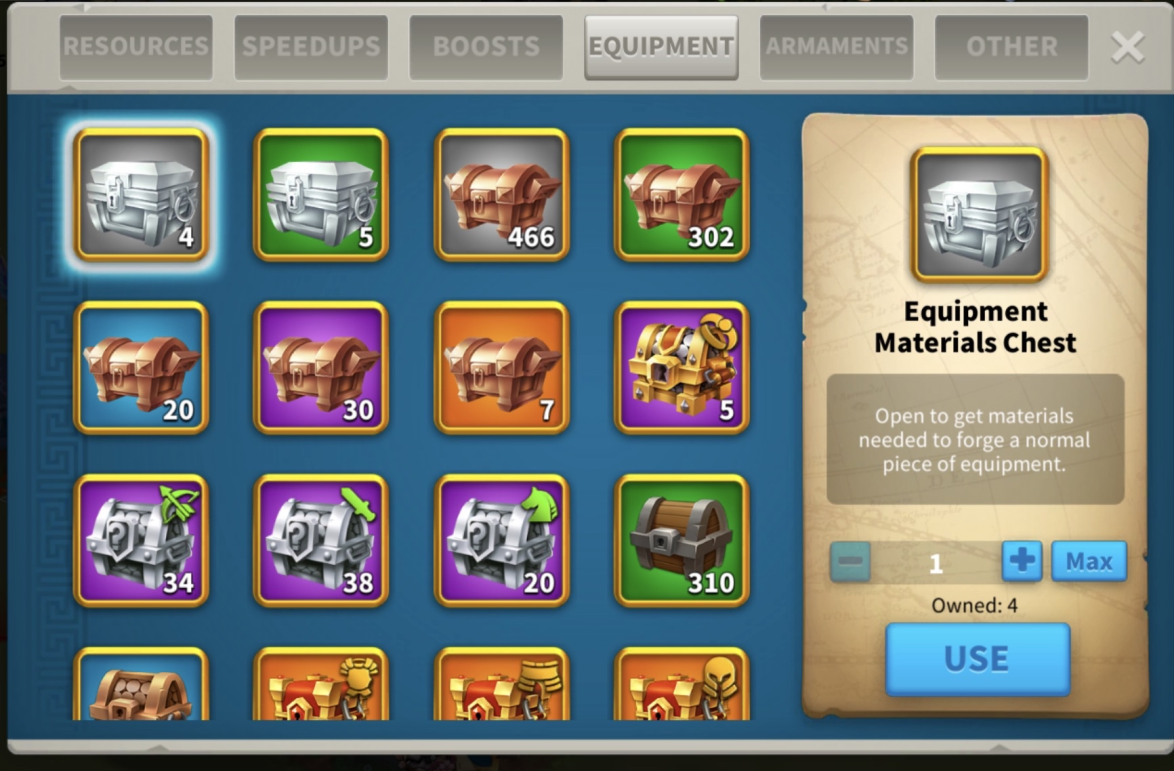Image resolution: width=1174 pixels, height=771 pixels.
Task: Select the silver bow chest with 34
Action: point(141,541)
